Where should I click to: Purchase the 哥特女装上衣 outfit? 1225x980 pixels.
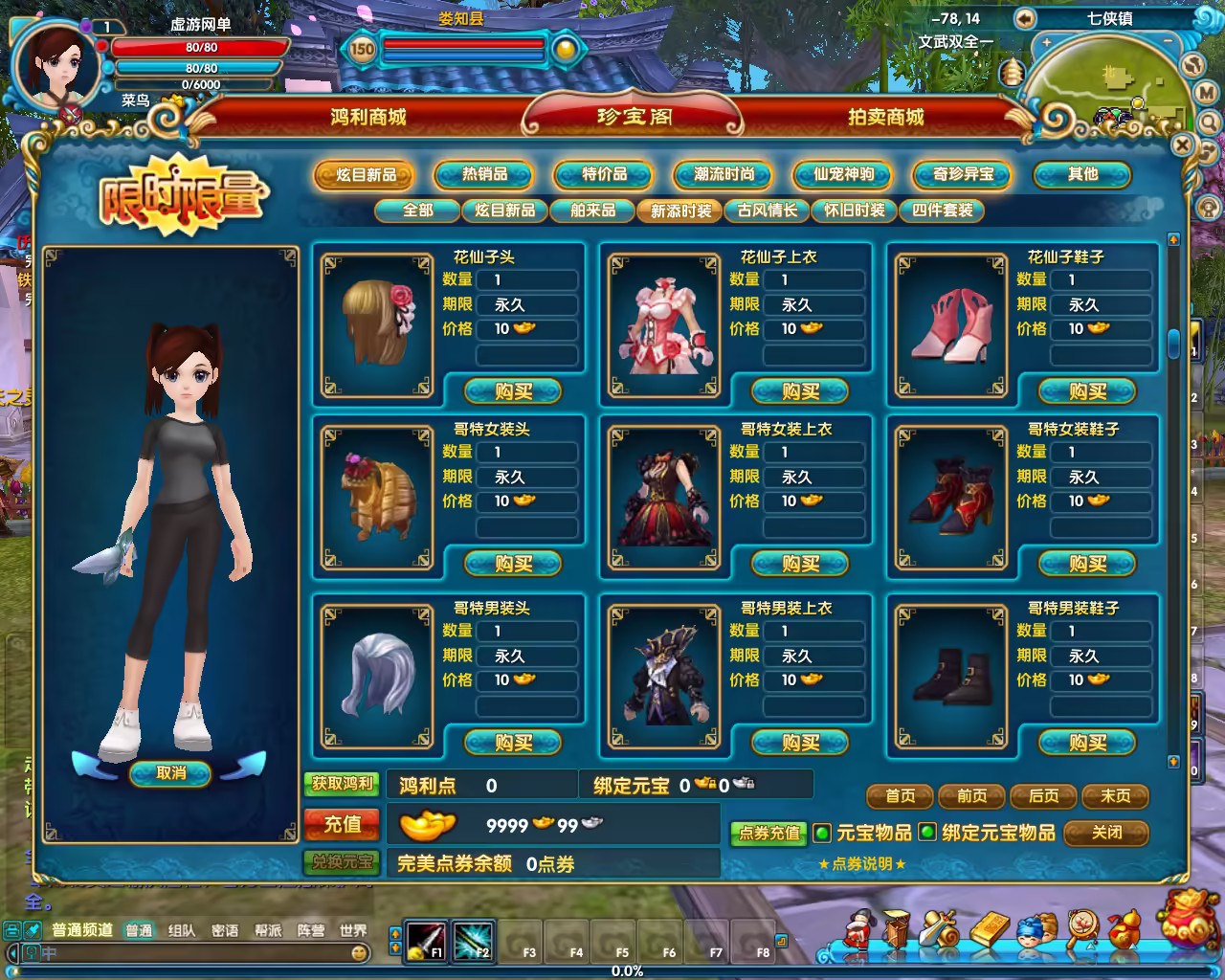(x=800, y=564)
